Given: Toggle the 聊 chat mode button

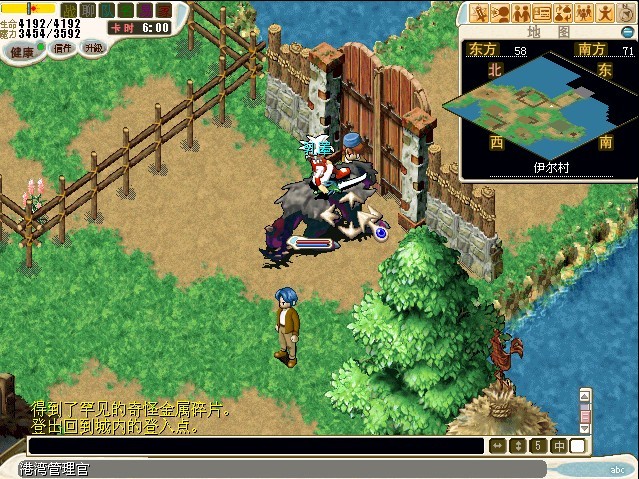Looking at the screenshot, I should [x=87, y=10].
